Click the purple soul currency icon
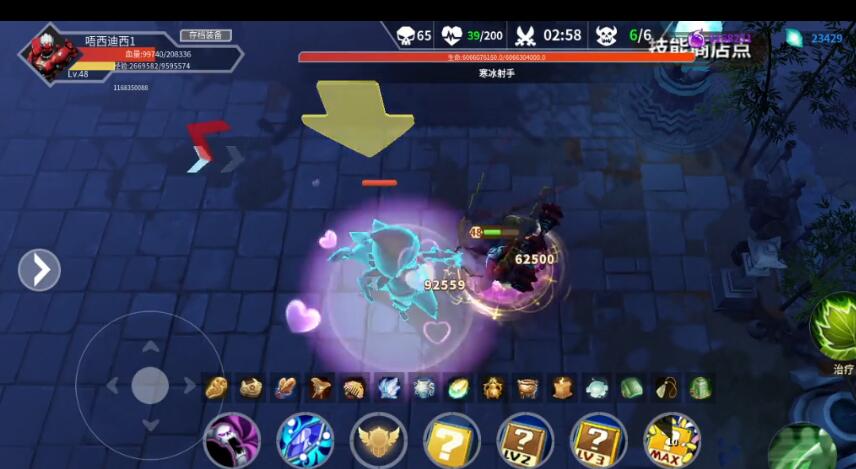The width and height of the screenshot is (856, 469). pyautogui.click(x=697, y=39)
